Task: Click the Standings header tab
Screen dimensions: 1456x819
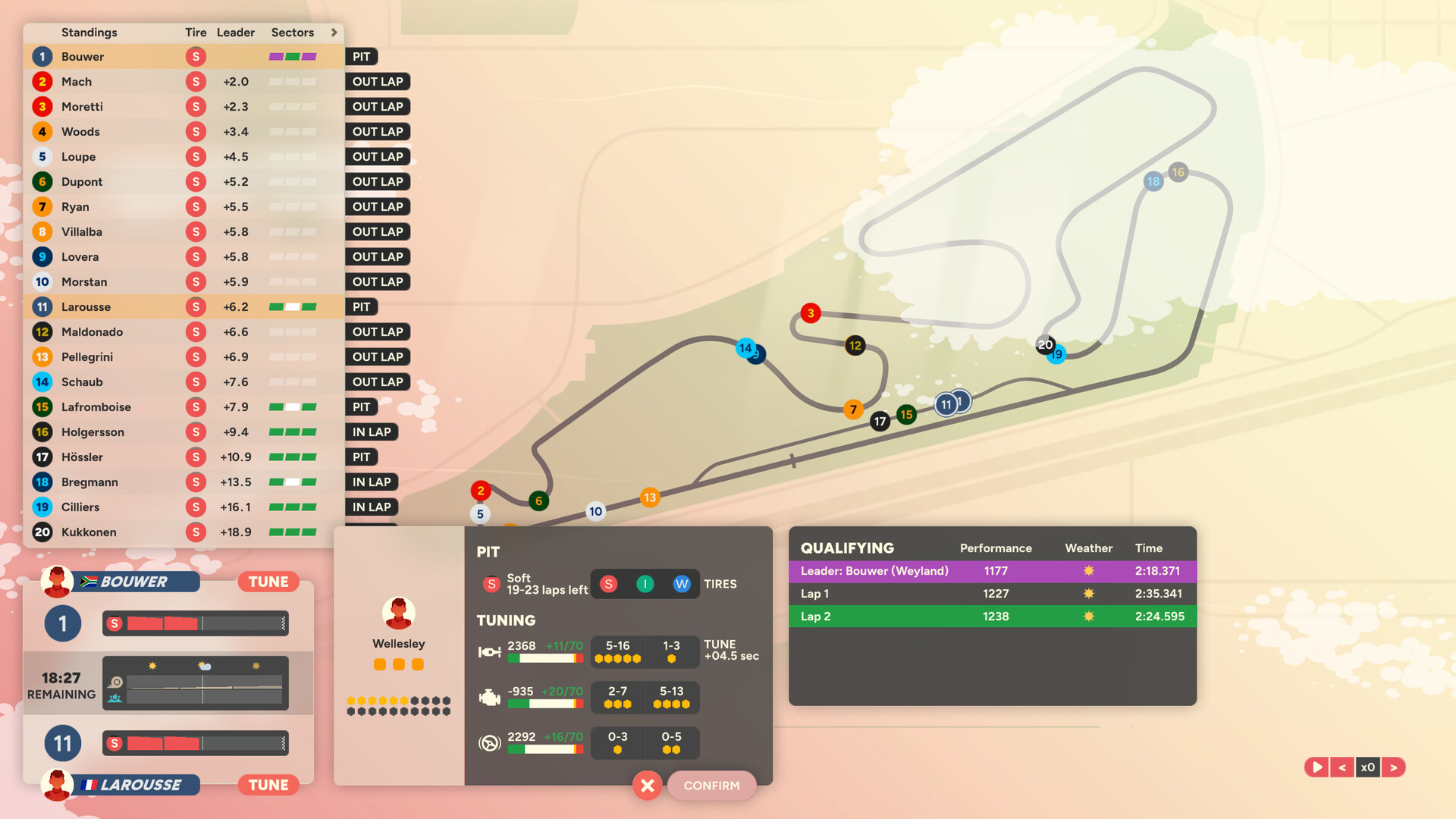Action: click(x=89, y=33)
